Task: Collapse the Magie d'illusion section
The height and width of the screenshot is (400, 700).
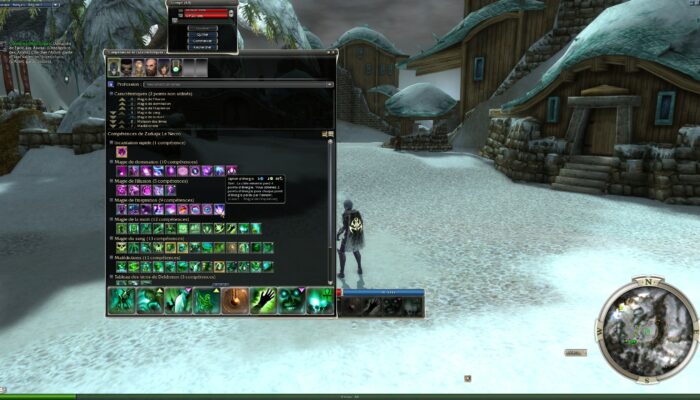Action: pyautogui.click(x=111, y=181)
